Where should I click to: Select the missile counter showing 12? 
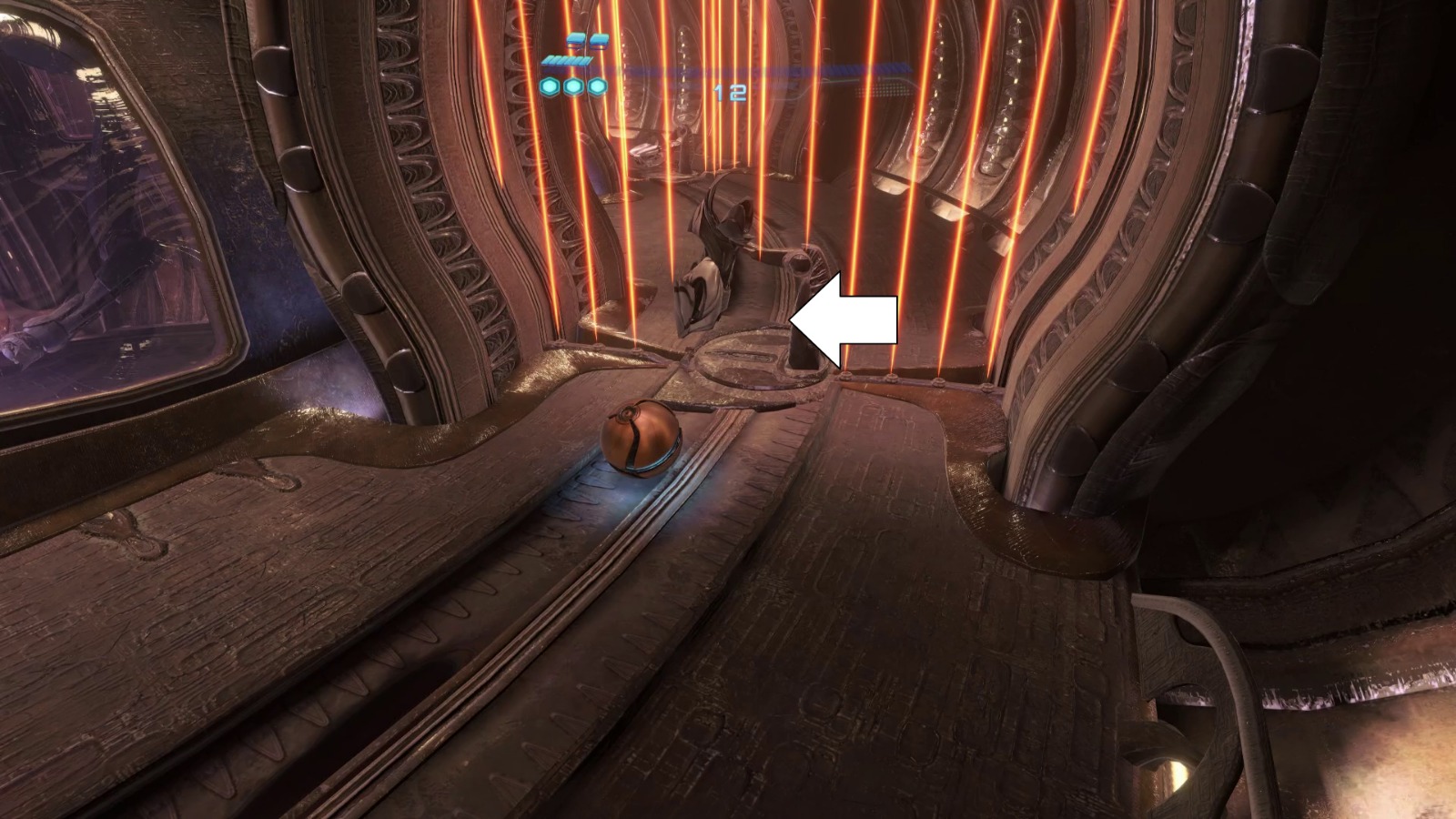point(728,91)
